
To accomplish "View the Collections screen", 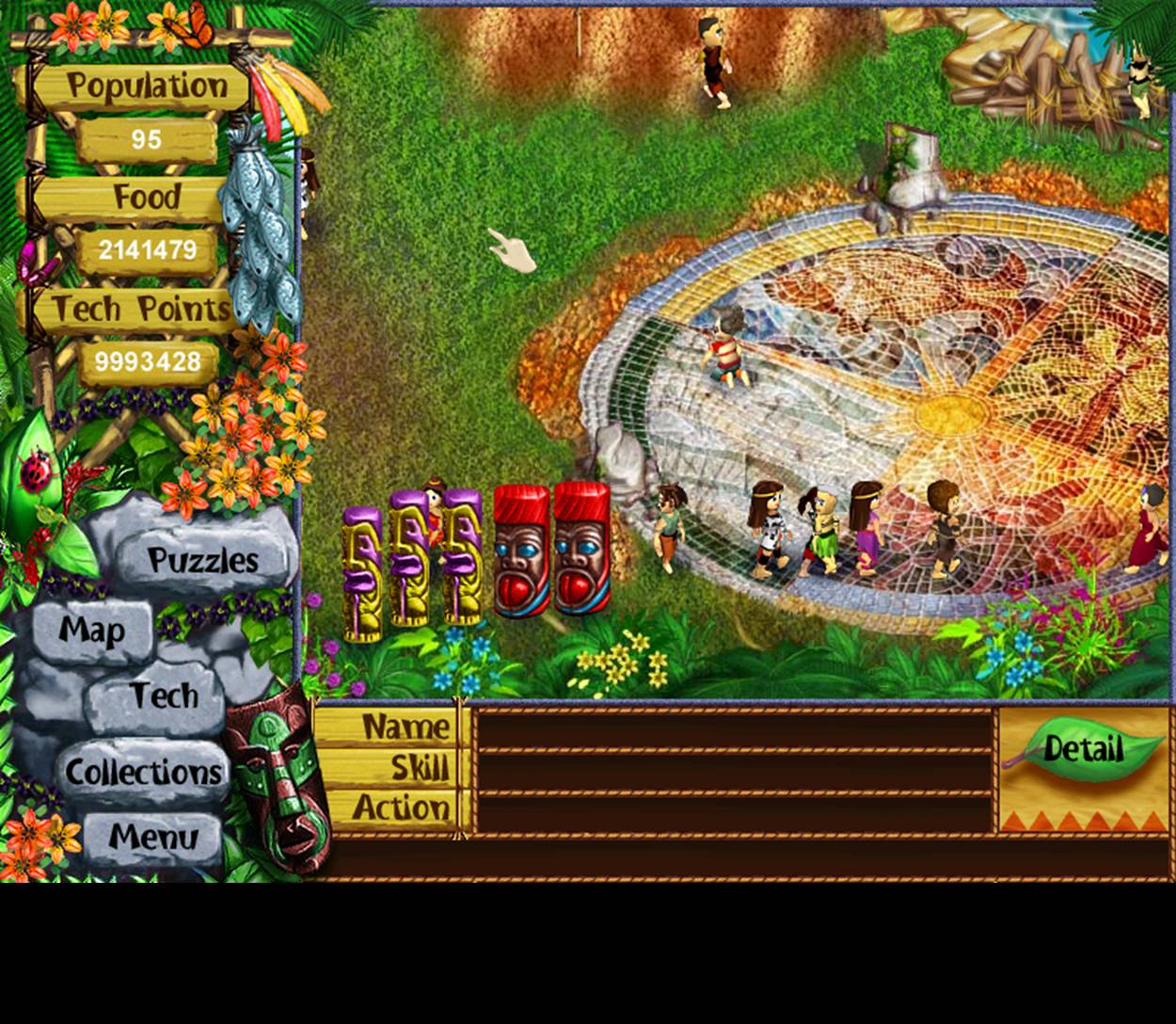I will 143,773.
